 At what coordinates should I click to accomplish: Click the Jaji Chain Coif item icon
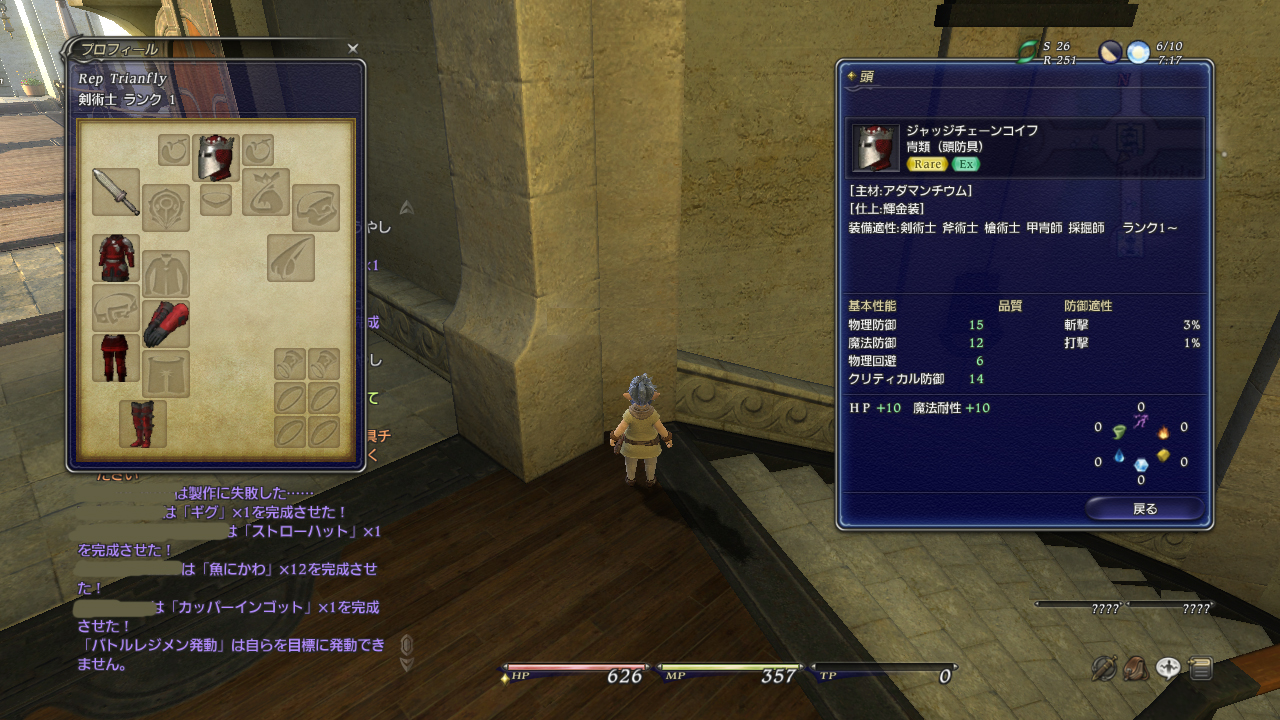876,148
